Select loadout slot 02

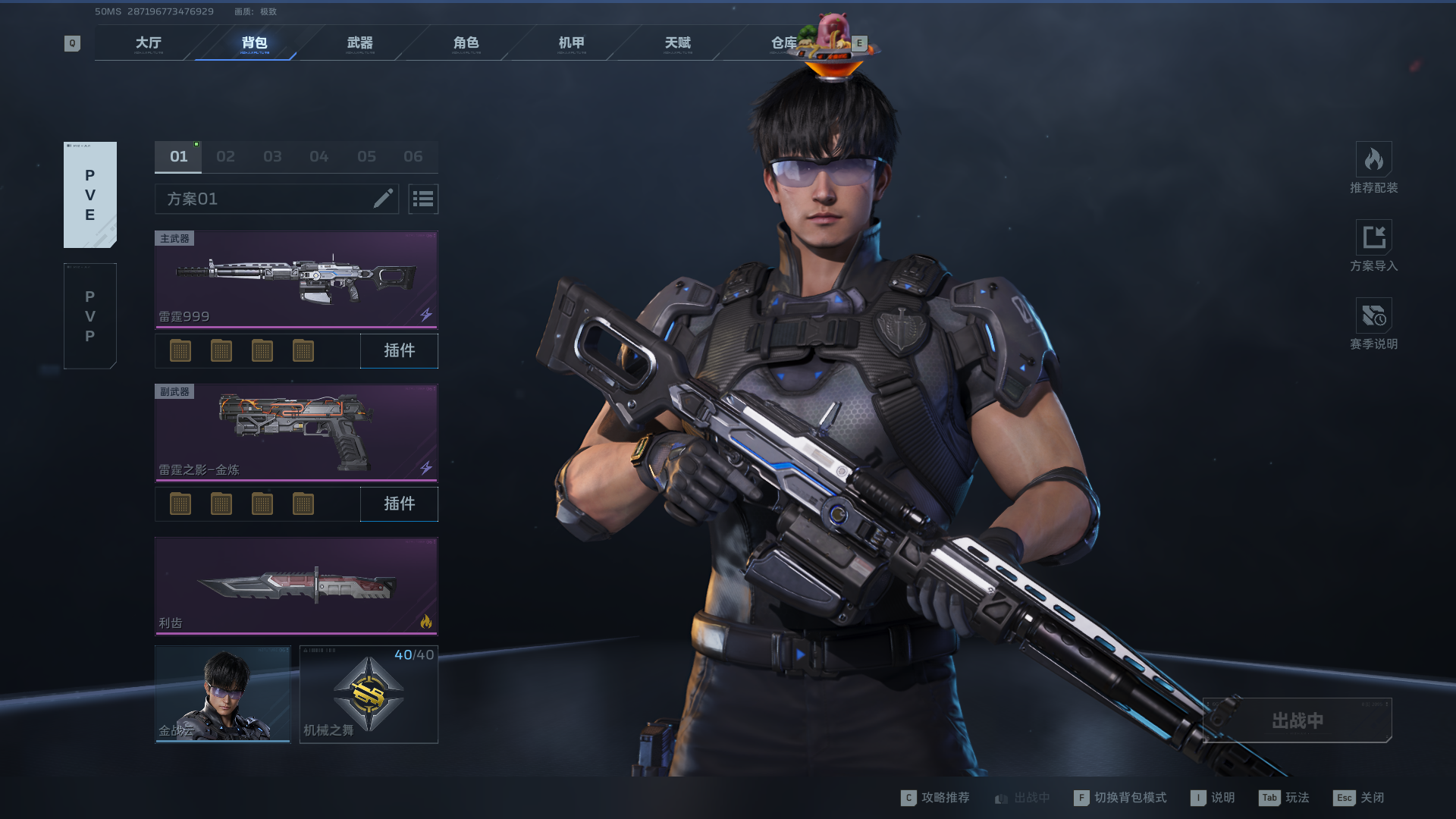point(225,157)
